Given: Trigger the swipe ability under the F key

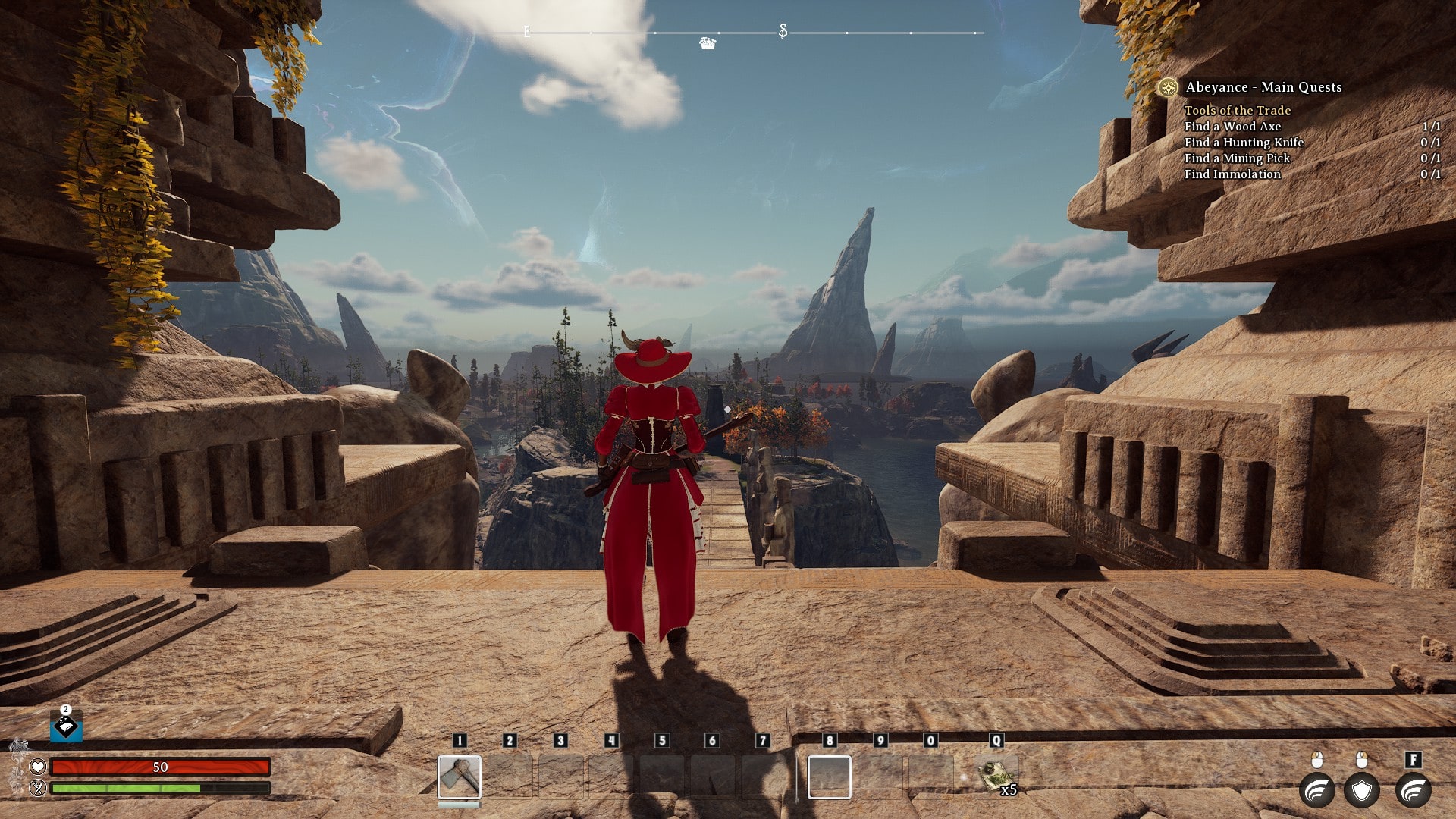Looking at the screenshot, I should pos(1414,791).
